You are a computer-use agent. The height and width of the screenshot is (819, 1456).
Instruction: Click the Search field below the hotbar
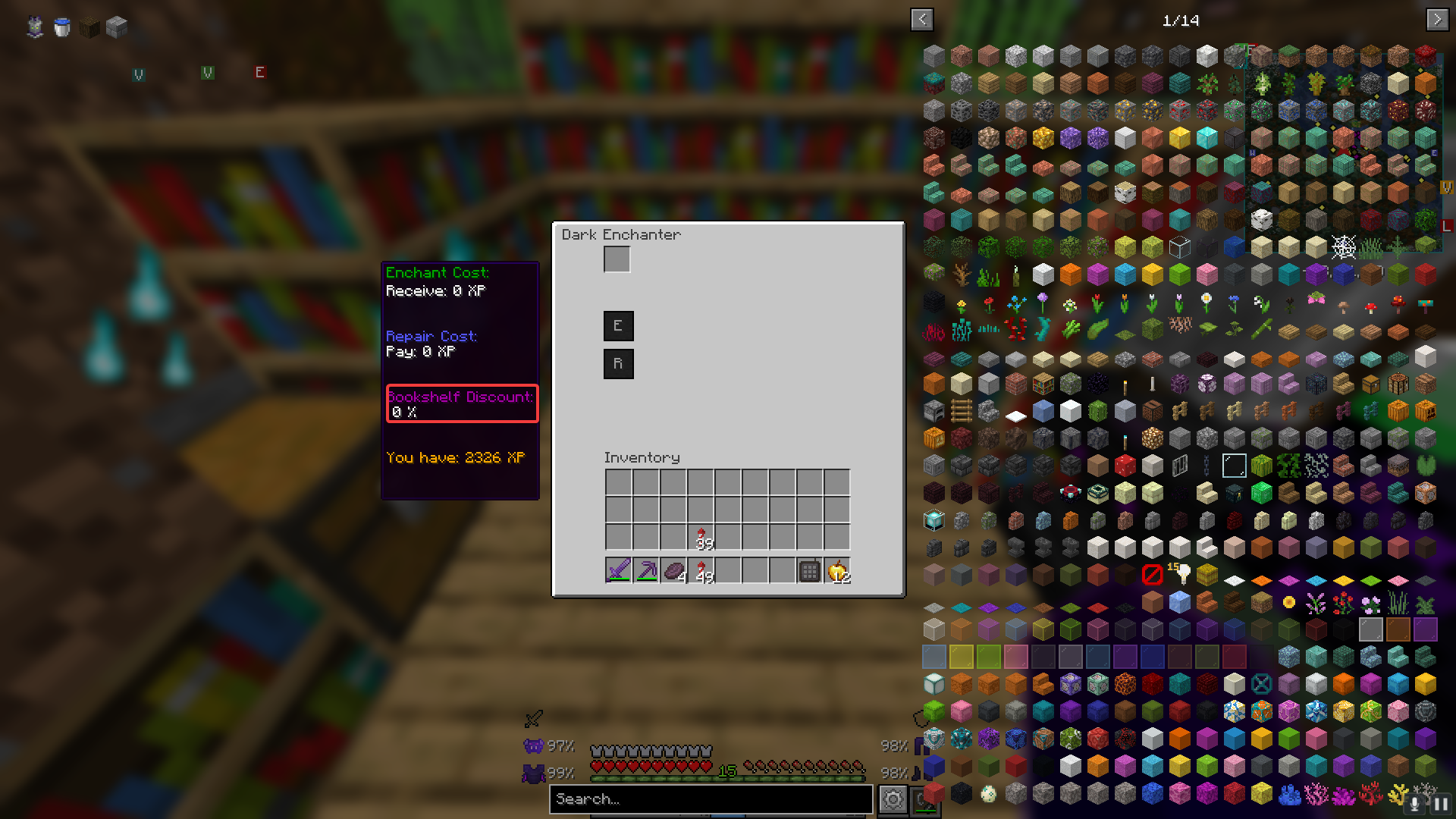[711, 799]
